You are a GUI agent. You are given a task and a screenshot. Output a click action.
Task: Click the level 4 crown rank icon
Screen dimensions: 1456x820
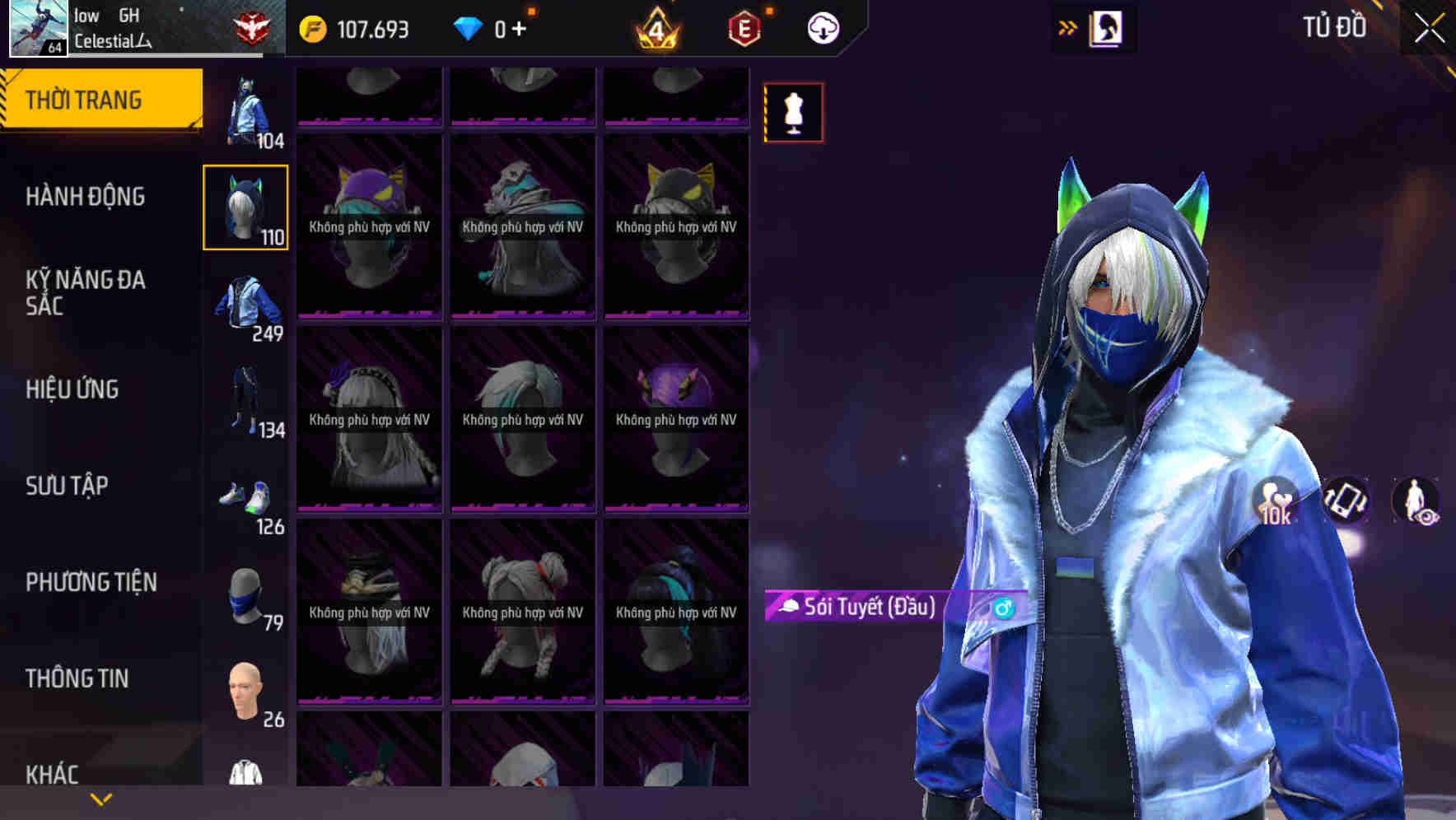[x=655, y=27]
